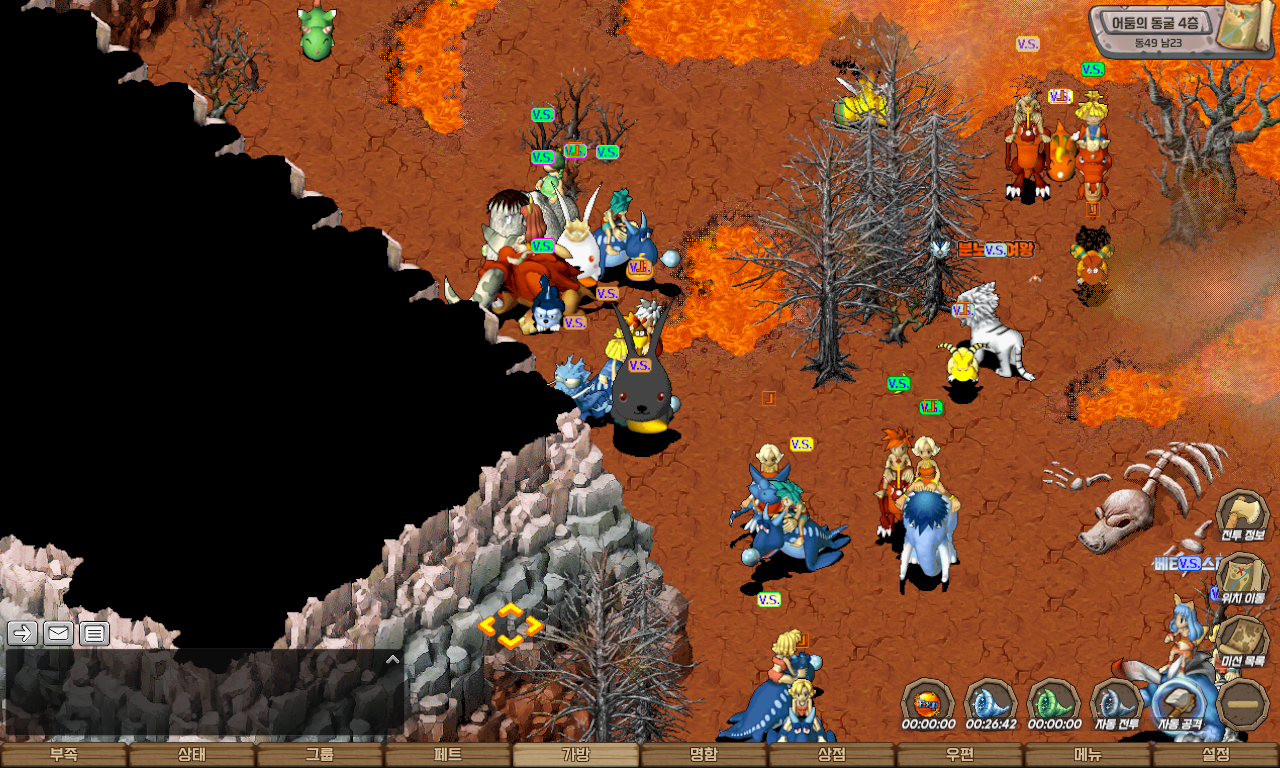Click the 위치 이동 location move icon
This screenshot has height=768, width=1280.
[x=1242, y=580]
